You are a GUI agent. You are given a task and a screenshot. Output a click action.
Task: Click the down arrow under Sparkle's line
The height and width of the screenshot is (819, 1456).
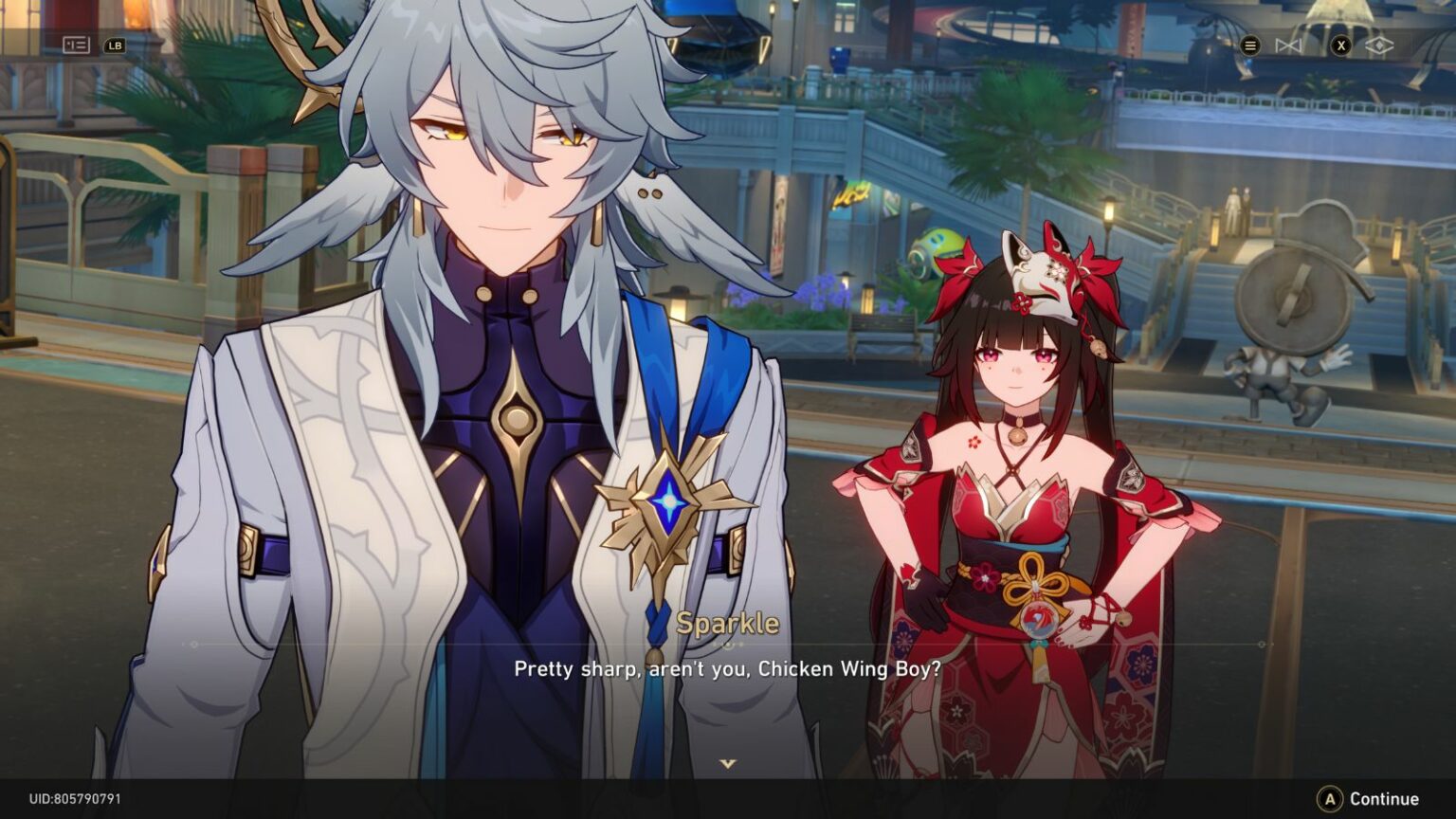coord(727,763)
